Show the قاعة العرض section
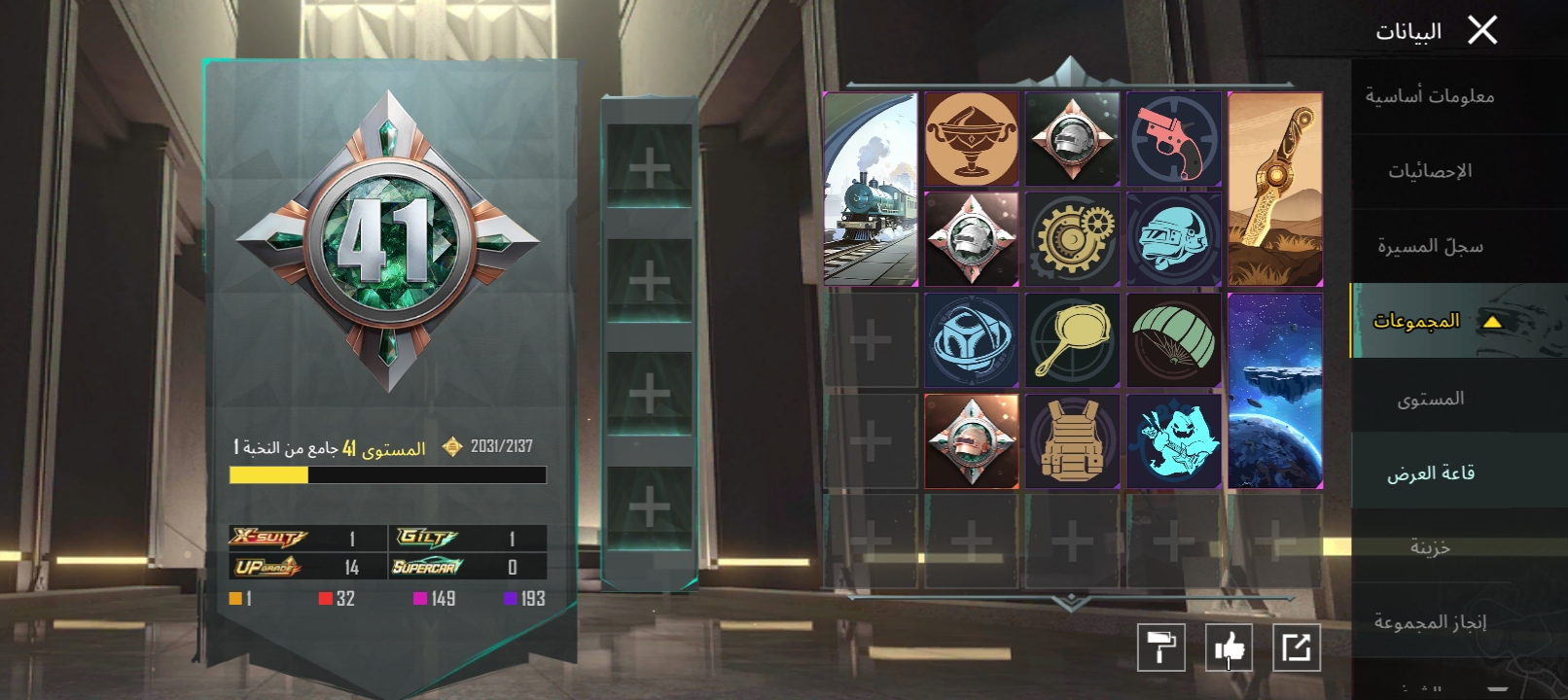The height and width of the screenshot is (700, 1568). coord(1429,473)
